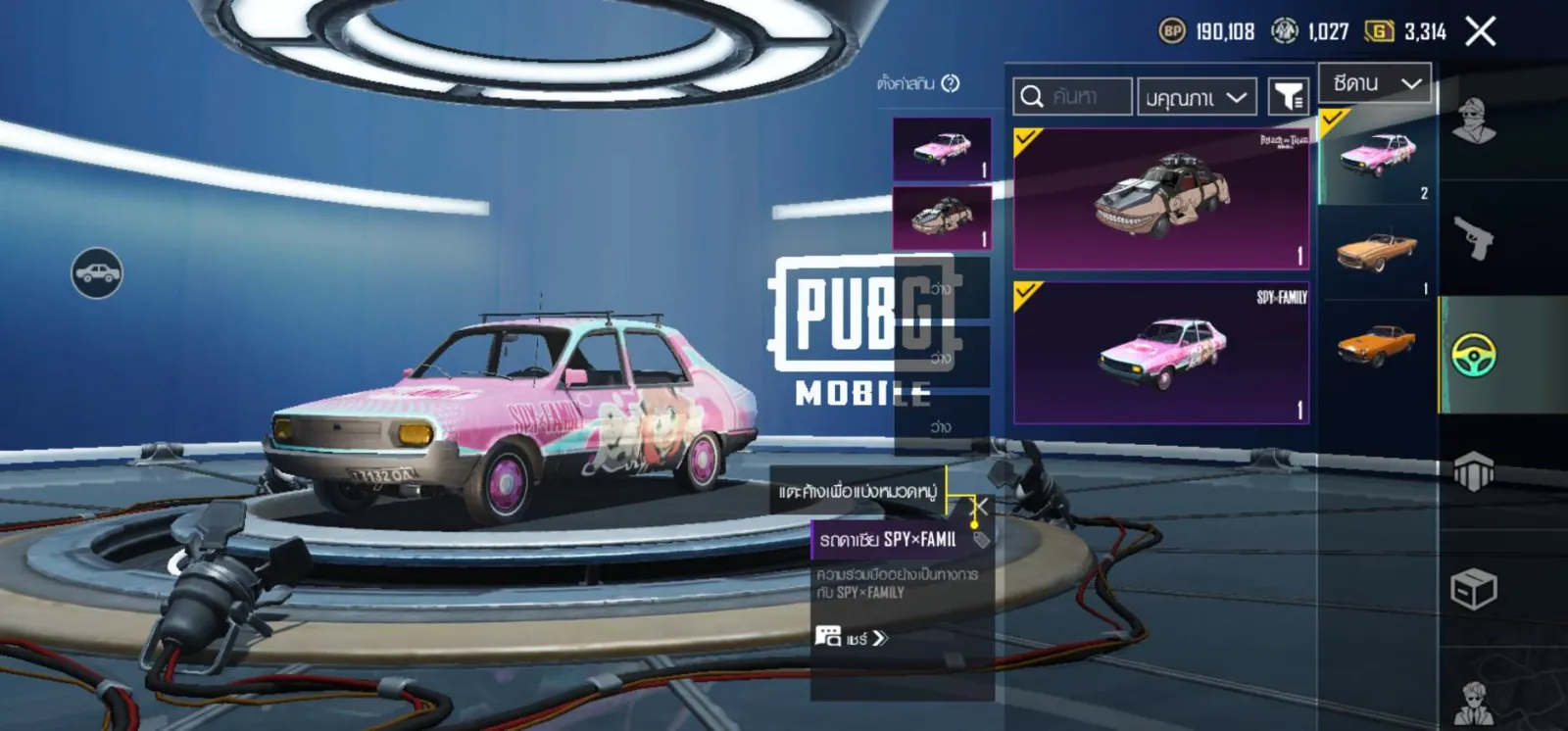Choose the orange convertible vehicle thumbnail
Image resolution: width=1568 pixels, height=731 pixels.
tap(1377, 252)
